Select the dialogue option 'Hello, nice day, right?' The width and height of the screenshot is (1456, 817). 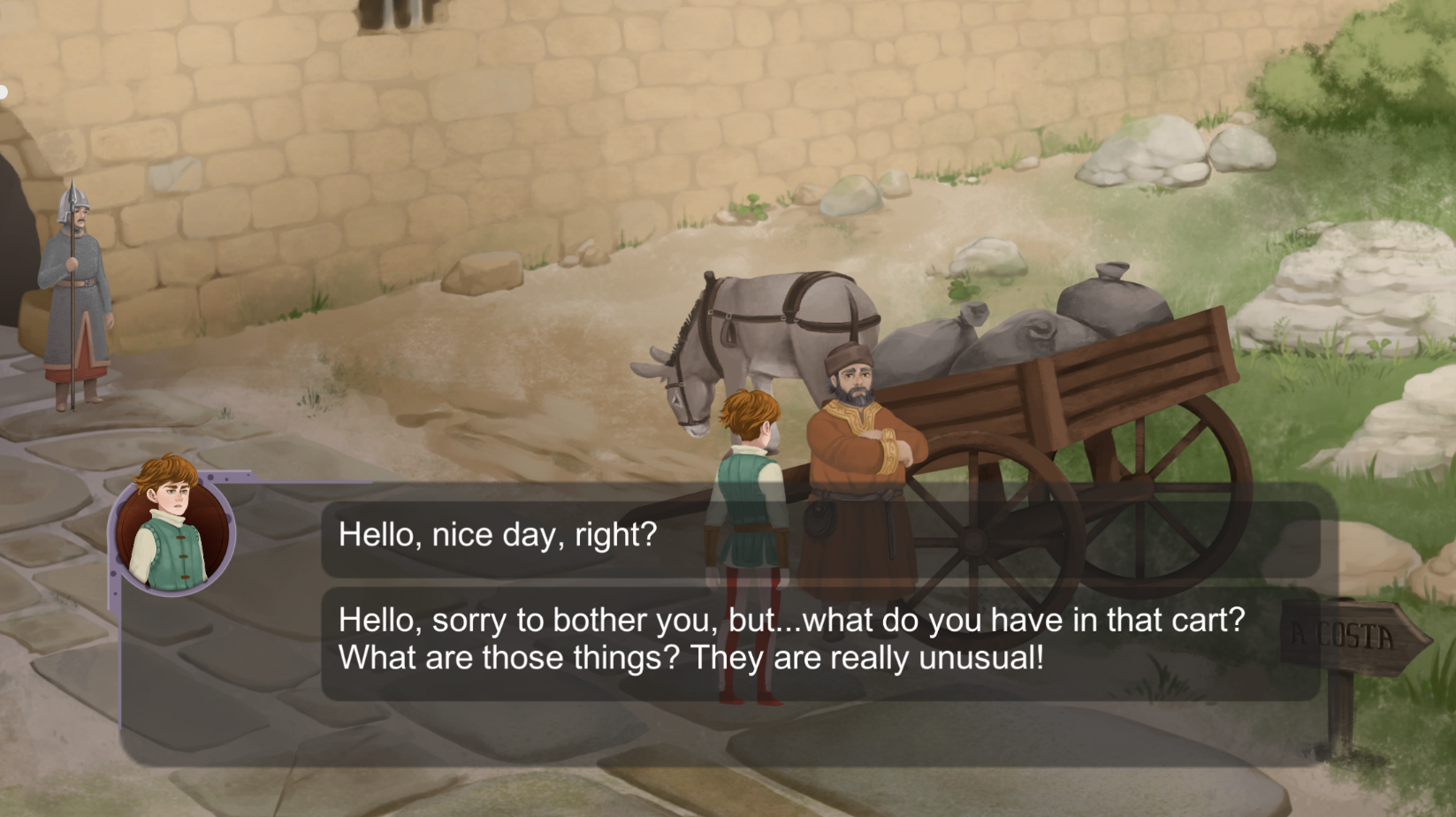click(x=495, y=534)
